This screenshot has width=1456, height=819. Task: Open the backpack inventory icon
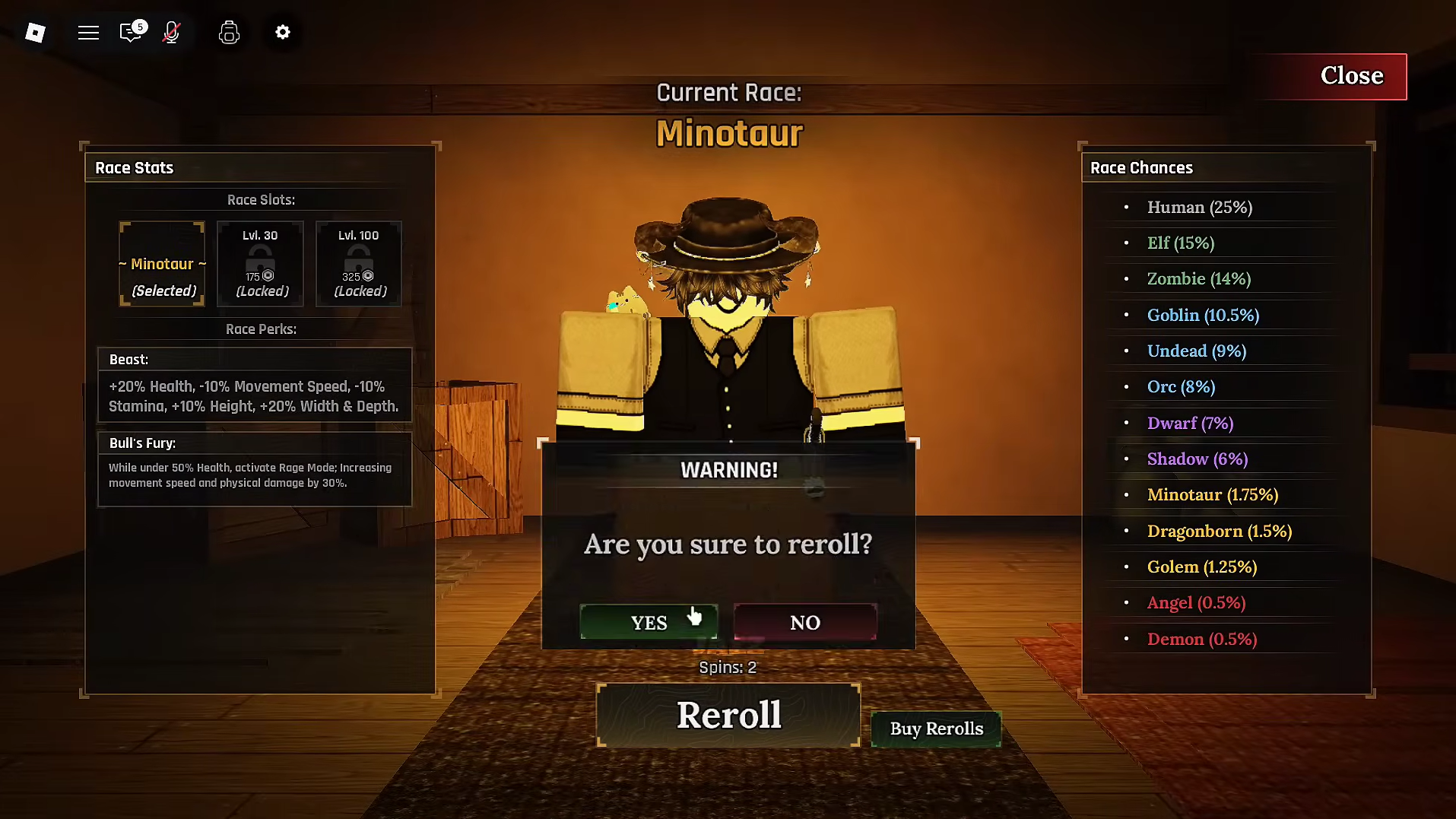[229, 32]
